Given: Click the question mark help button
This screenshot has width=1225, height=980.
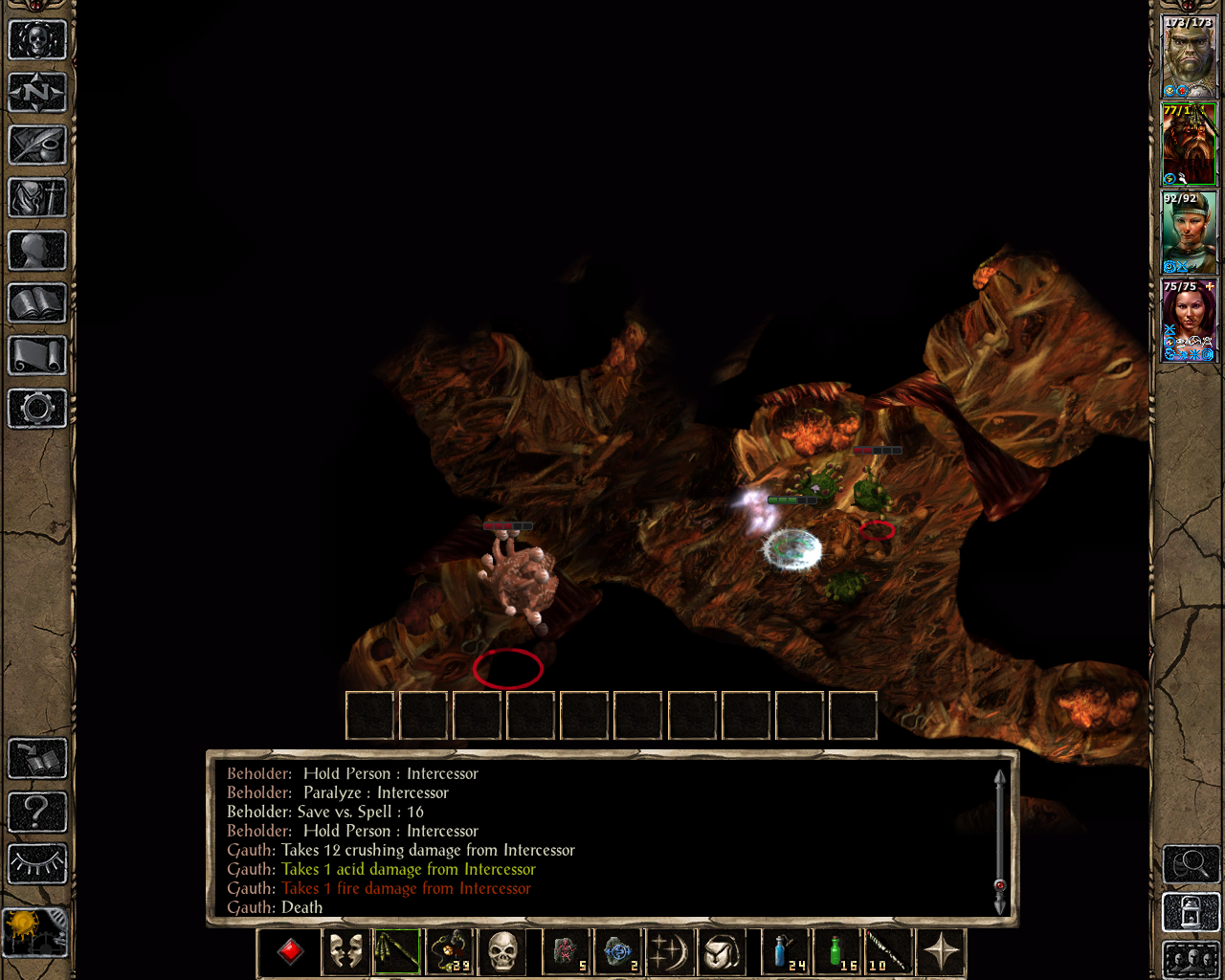Looking at the screenshot, I should (x=37, y=812).
